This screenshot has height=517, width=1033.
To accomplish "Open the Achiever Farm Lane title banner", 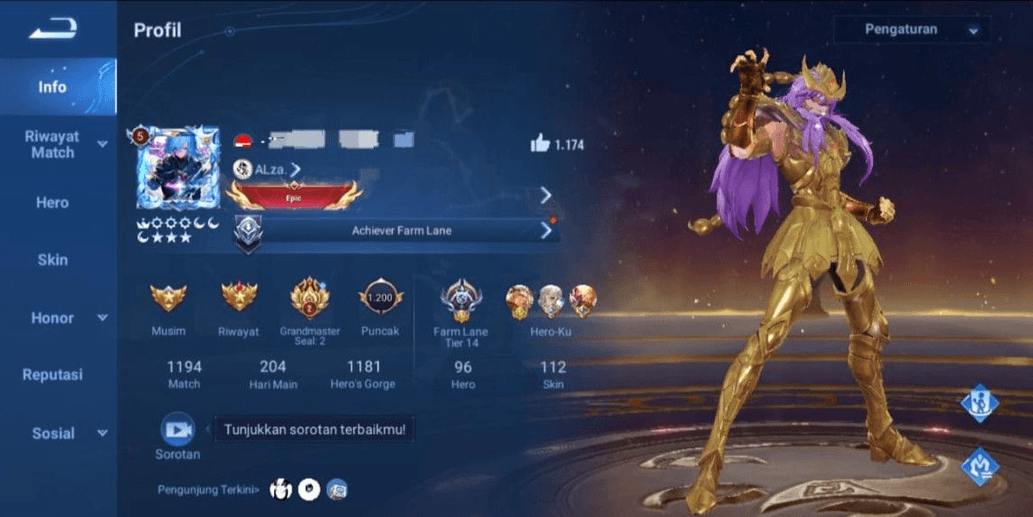I will pos(400,231).
